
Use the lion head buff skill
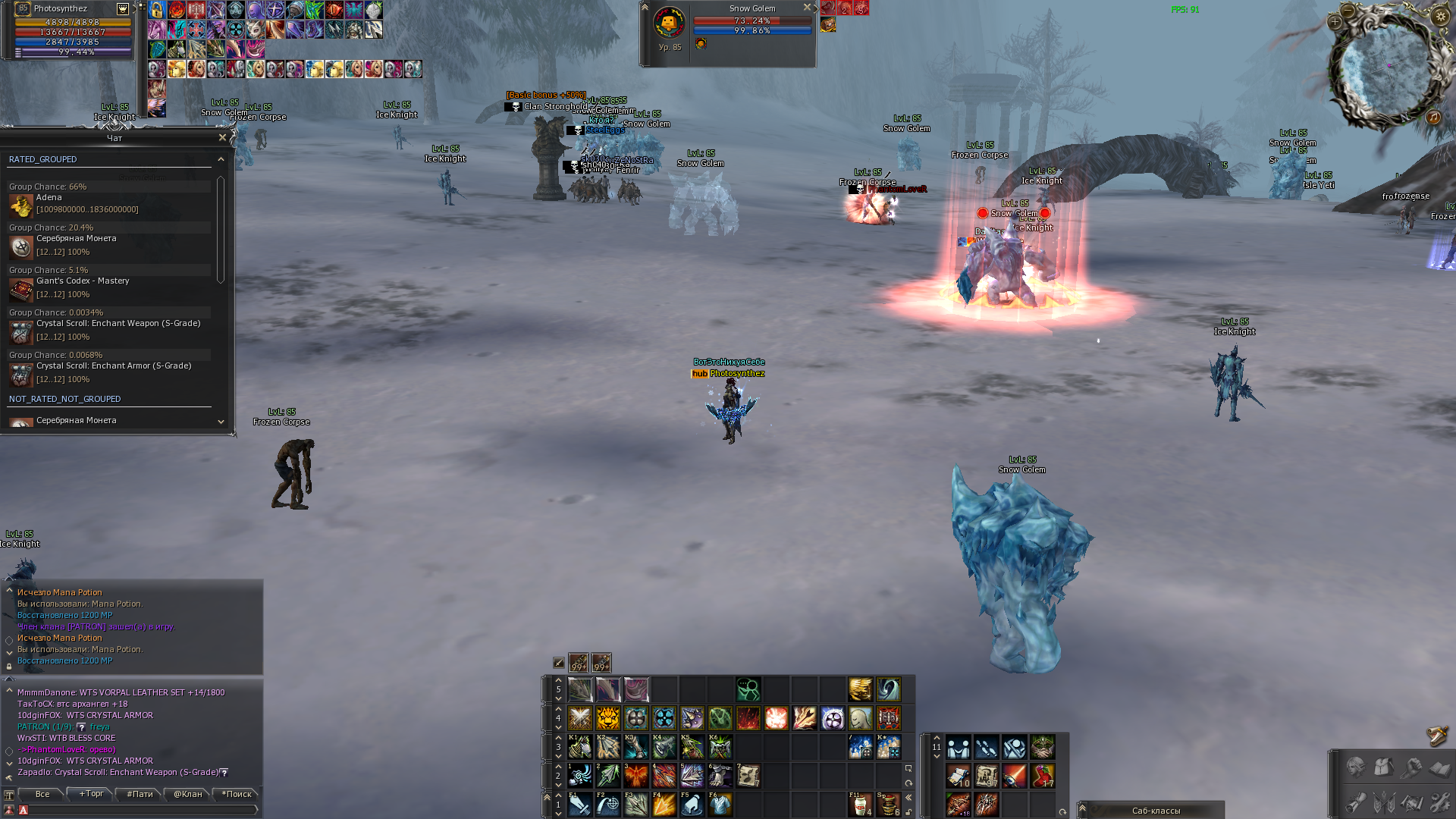click(608, 718)
